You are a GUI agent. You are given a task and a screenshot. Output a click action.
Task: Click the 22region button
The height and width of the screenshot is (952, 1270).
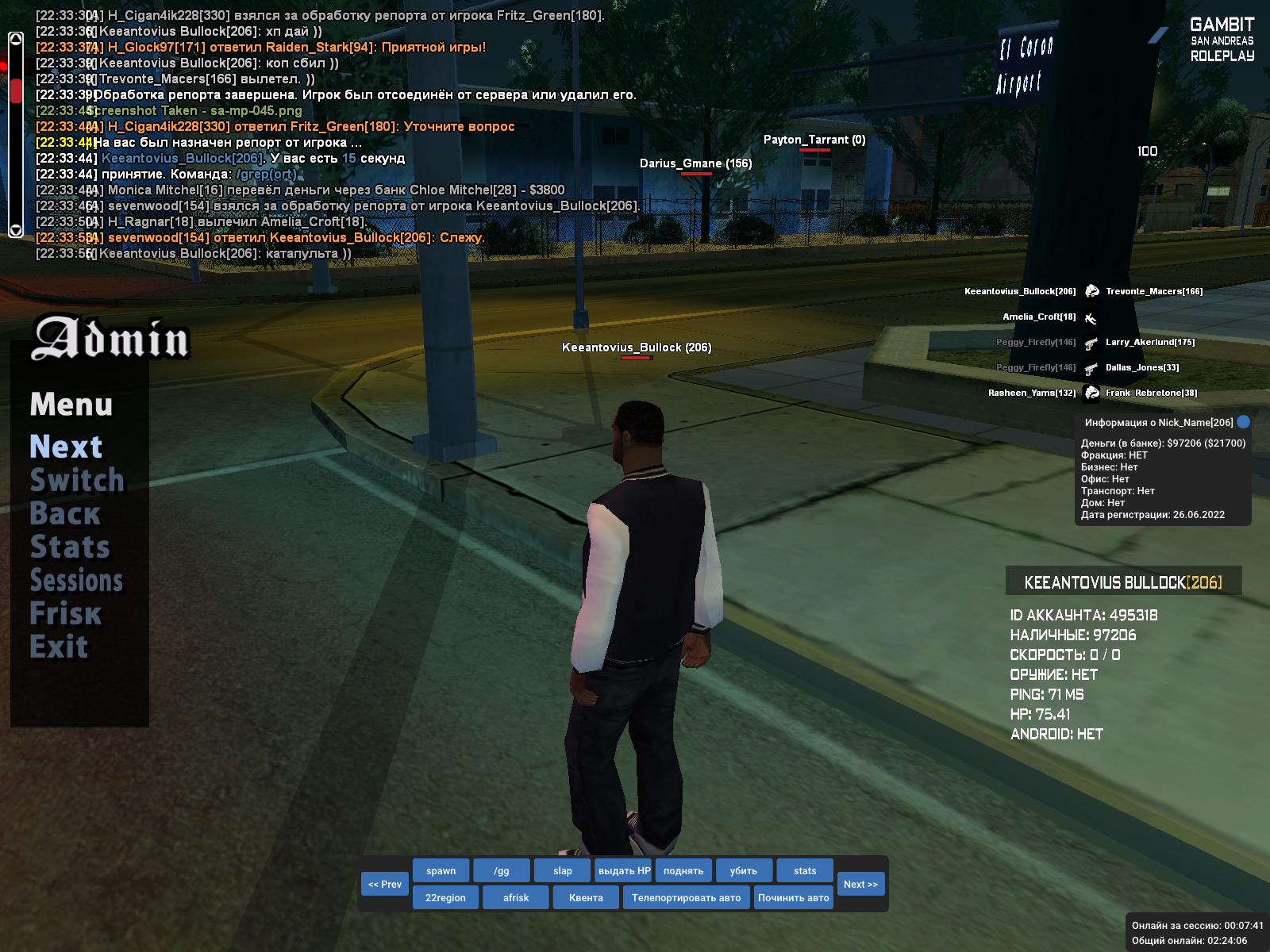pos(445,898)
